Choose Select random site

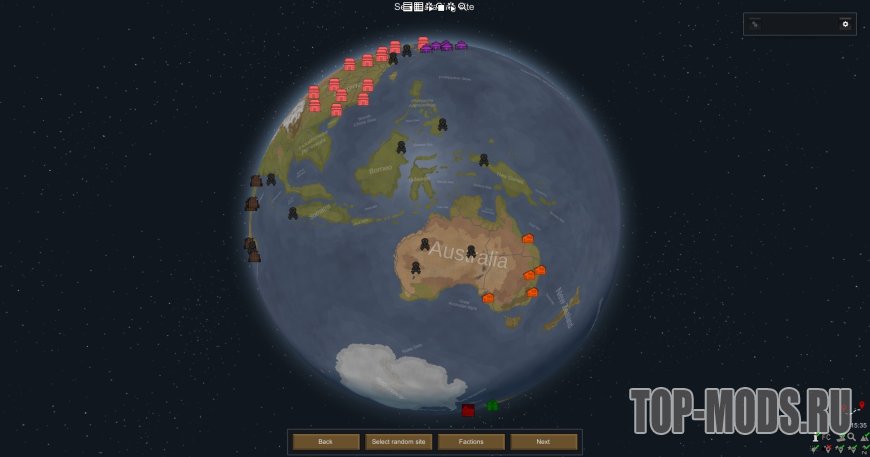[x=398, y=441]
